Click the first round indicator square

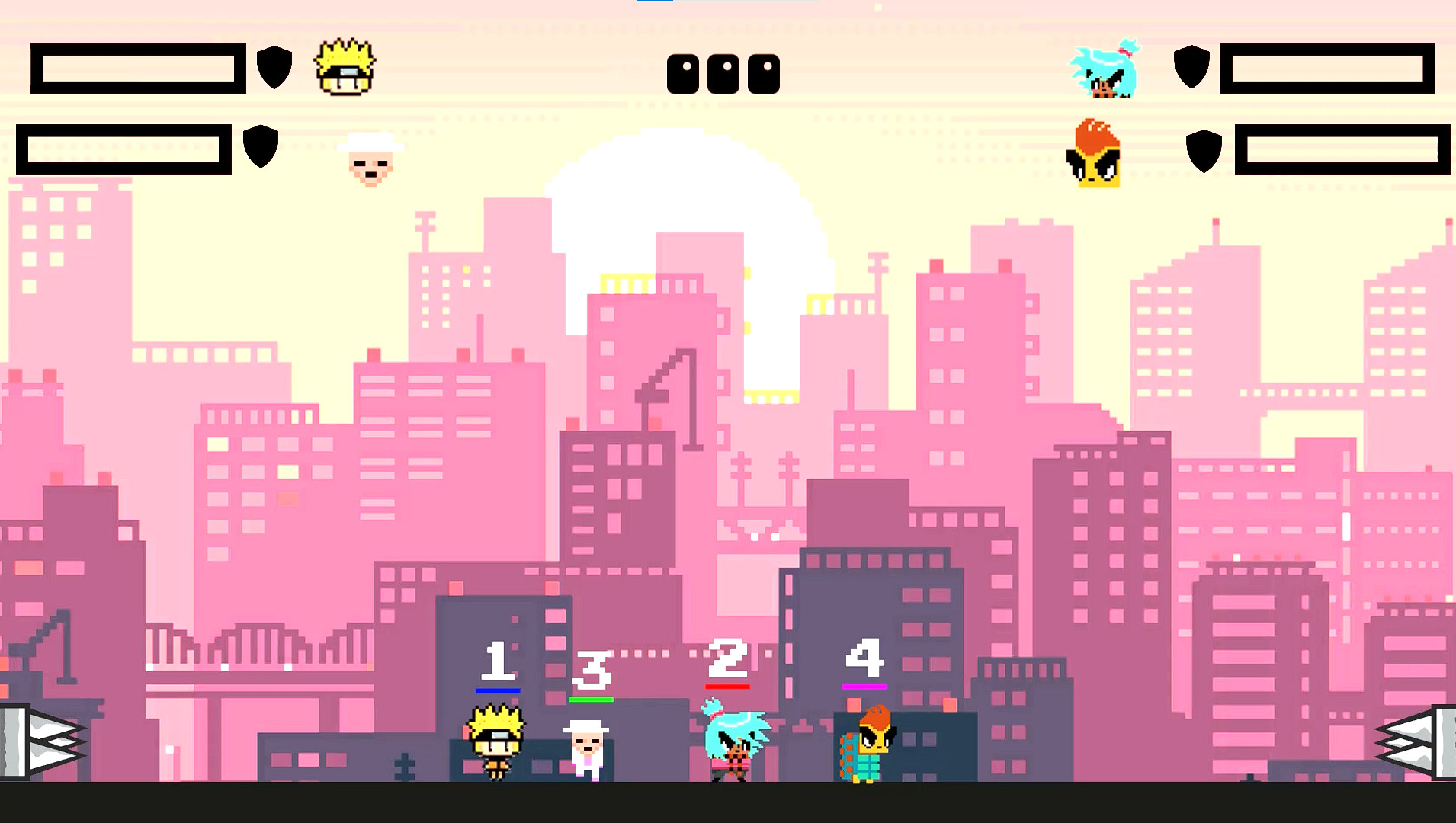click(682, 72)
